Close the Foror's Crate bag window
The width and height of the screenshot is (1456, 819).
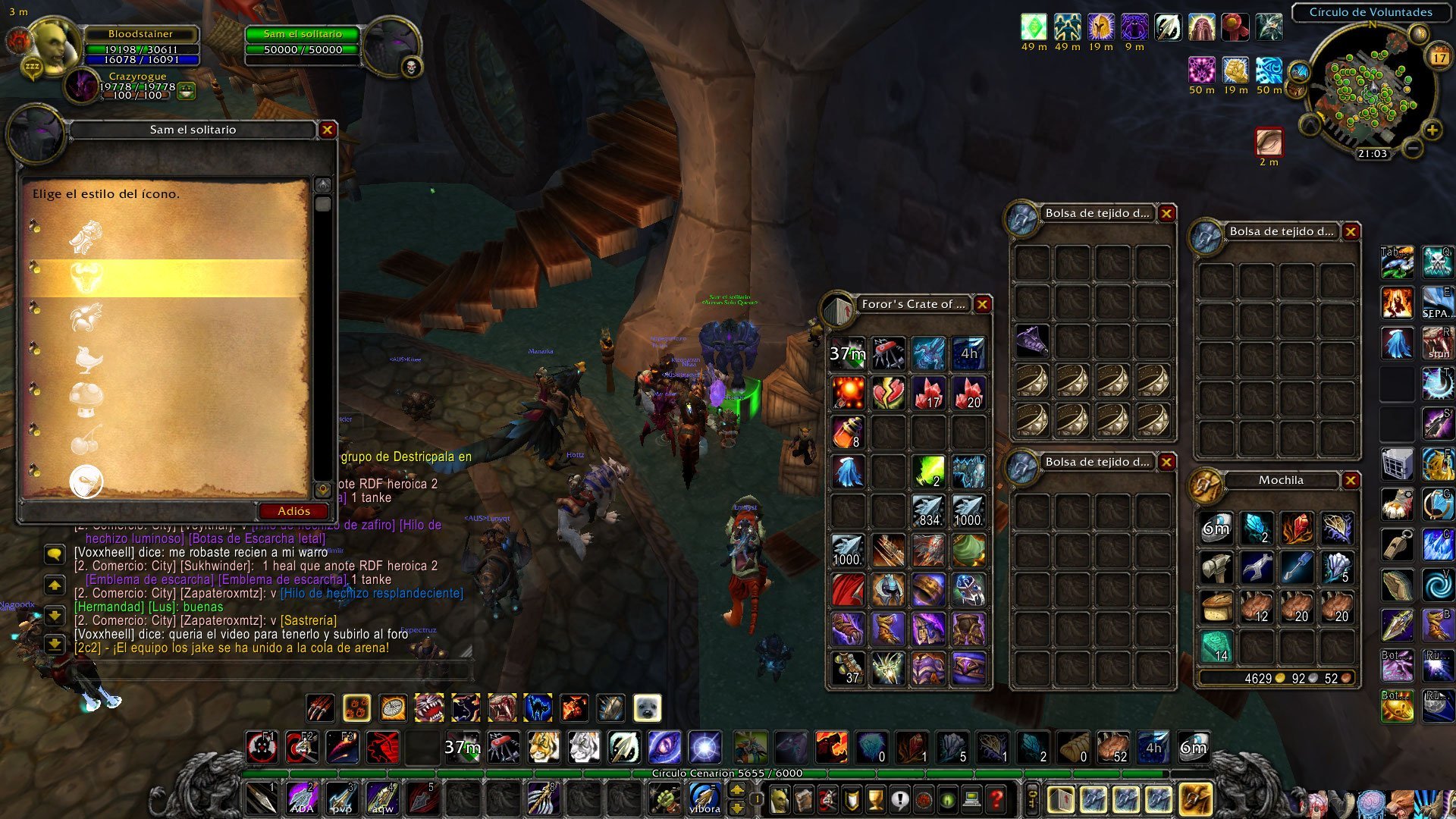click(x=982, y=304)
